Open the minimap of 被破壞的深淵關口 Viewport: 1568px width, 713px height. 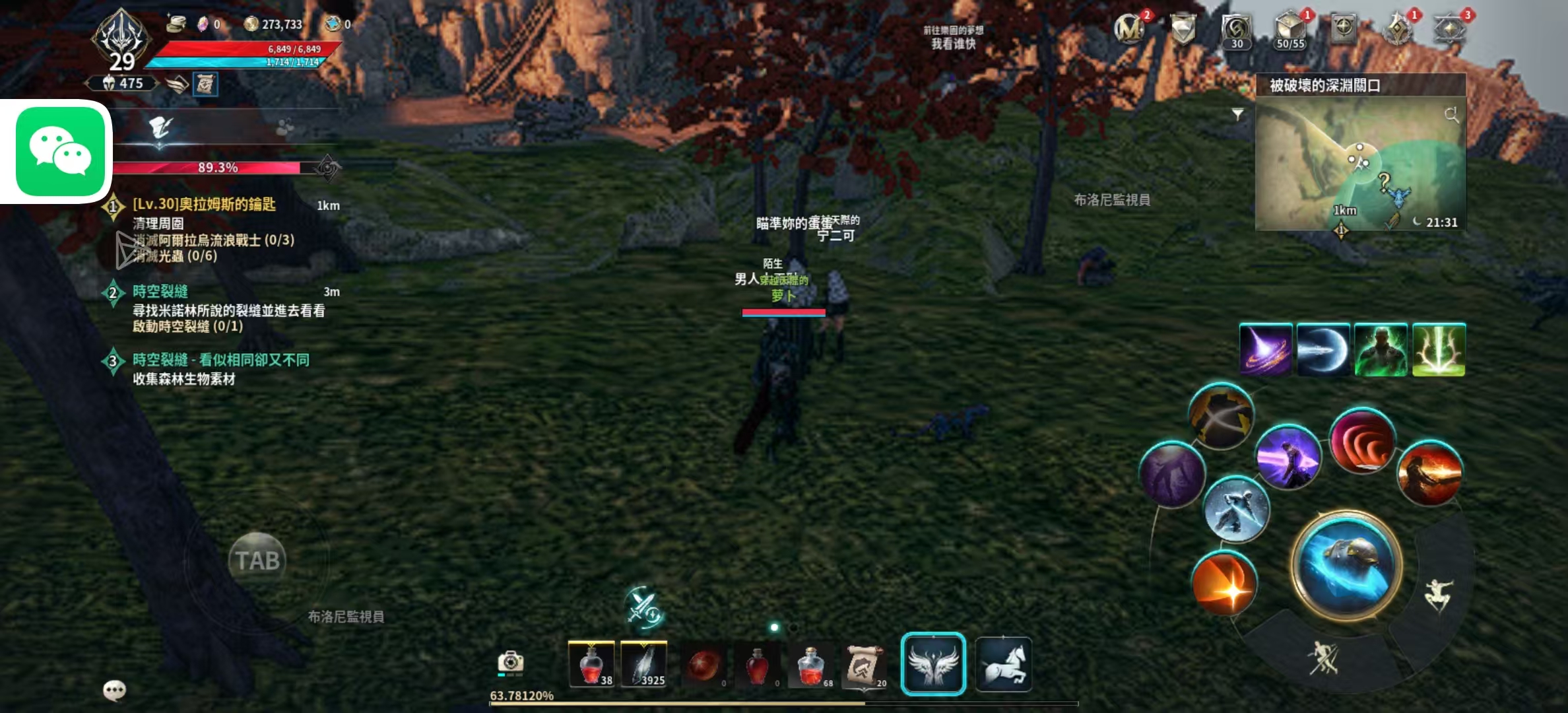click(1359, 165)
